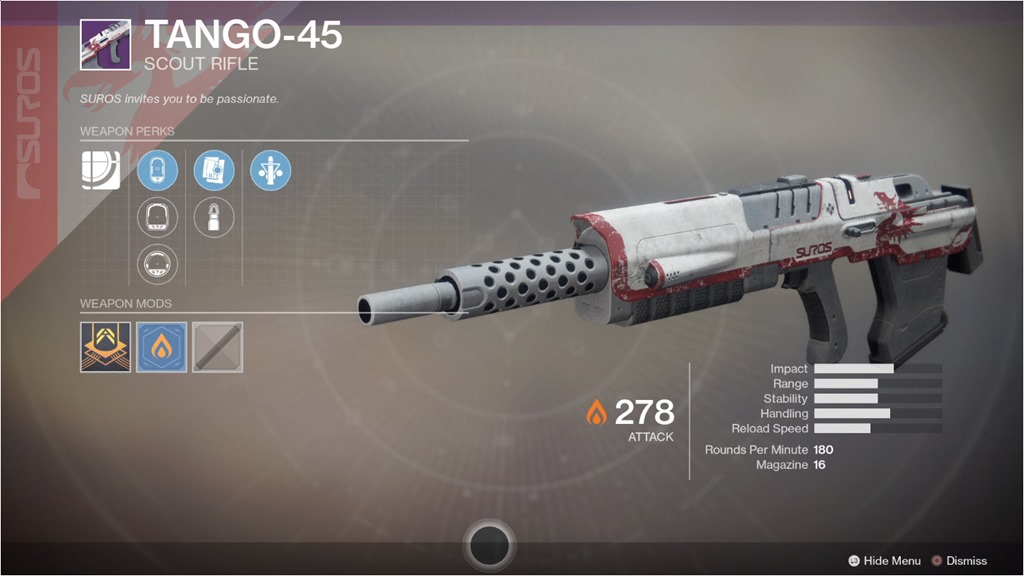
Task: Select the highlighted blue magazine perk
Action: click(x=213, y=170)
